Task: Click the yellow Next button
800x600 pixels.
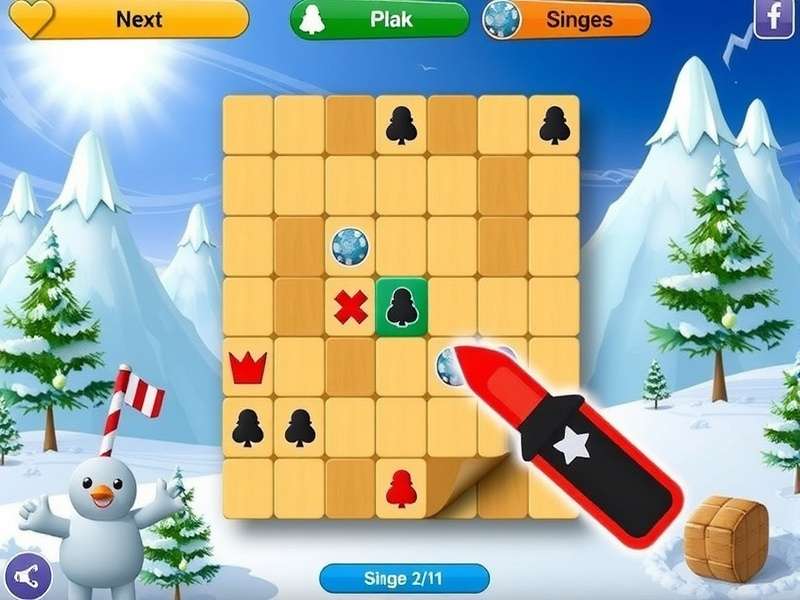Action: [128, 19]
